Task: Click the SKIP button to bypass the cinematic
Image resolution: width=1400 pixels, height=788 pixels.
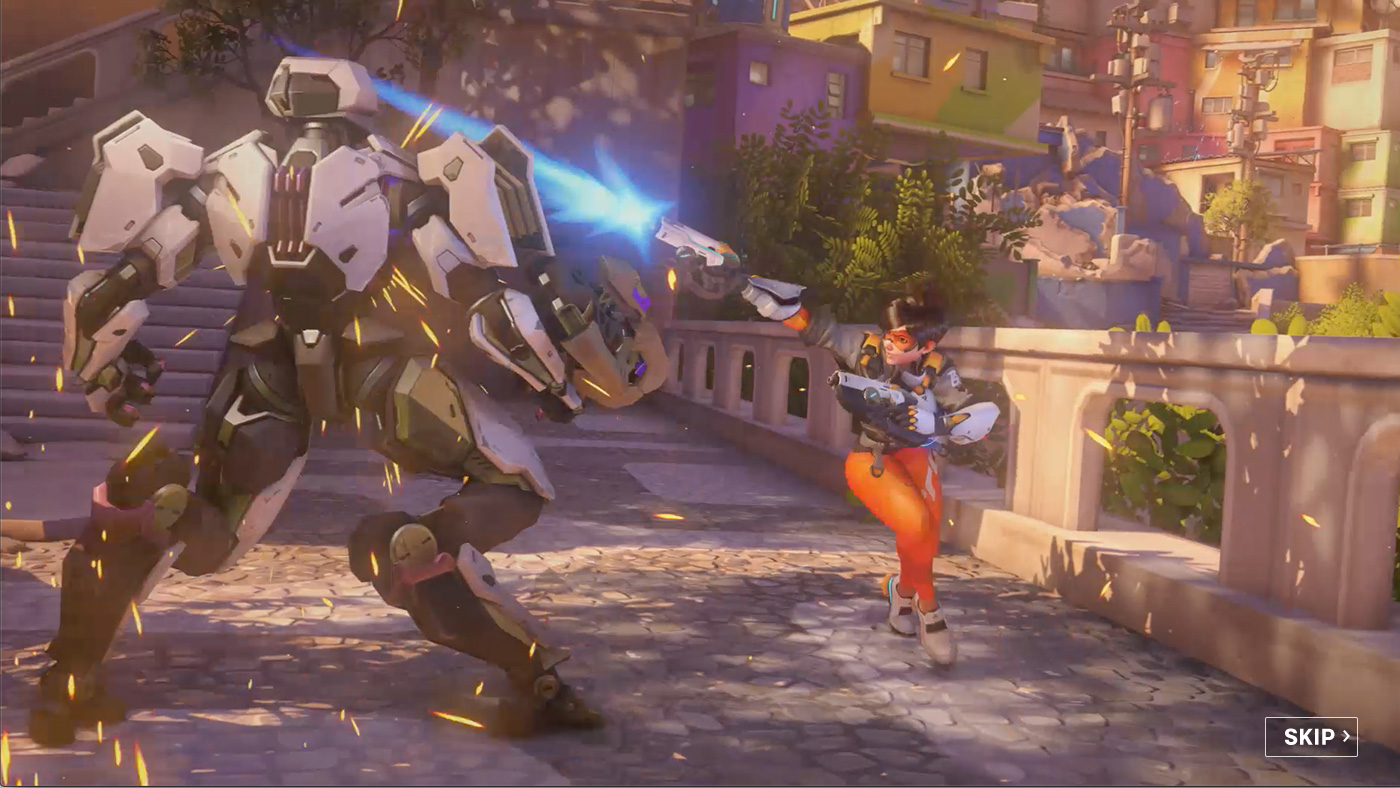Action: pos(1311,736)
